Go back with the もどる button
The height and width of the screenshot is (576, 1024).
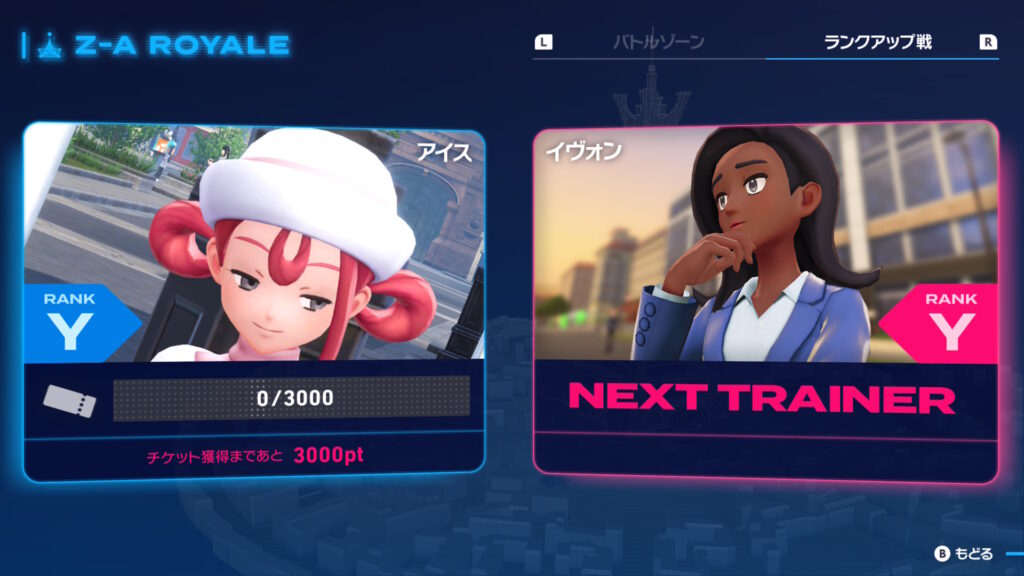[x=965, y=553]
